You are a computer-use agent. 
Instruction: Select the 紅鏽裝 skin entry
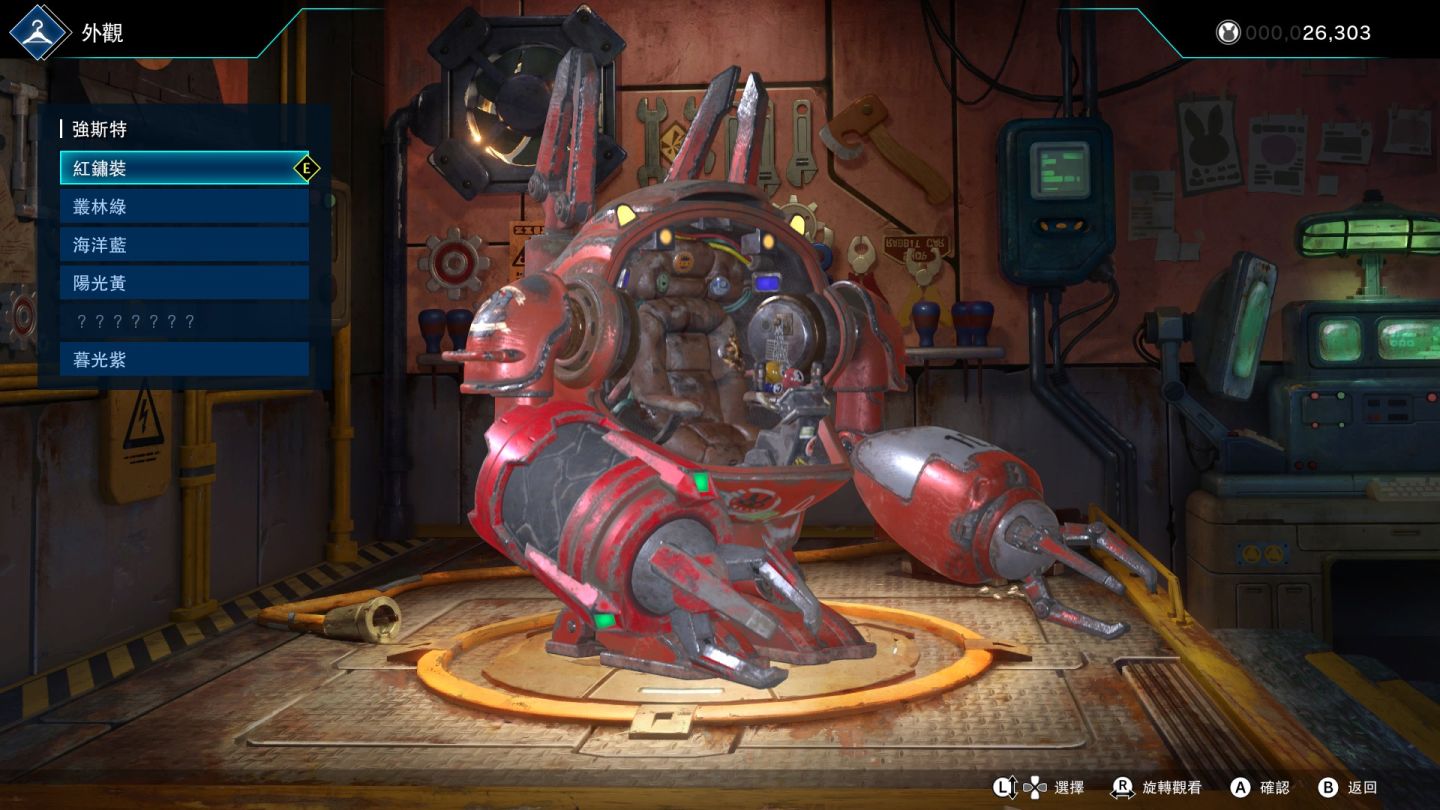click(x=184, y=168)
